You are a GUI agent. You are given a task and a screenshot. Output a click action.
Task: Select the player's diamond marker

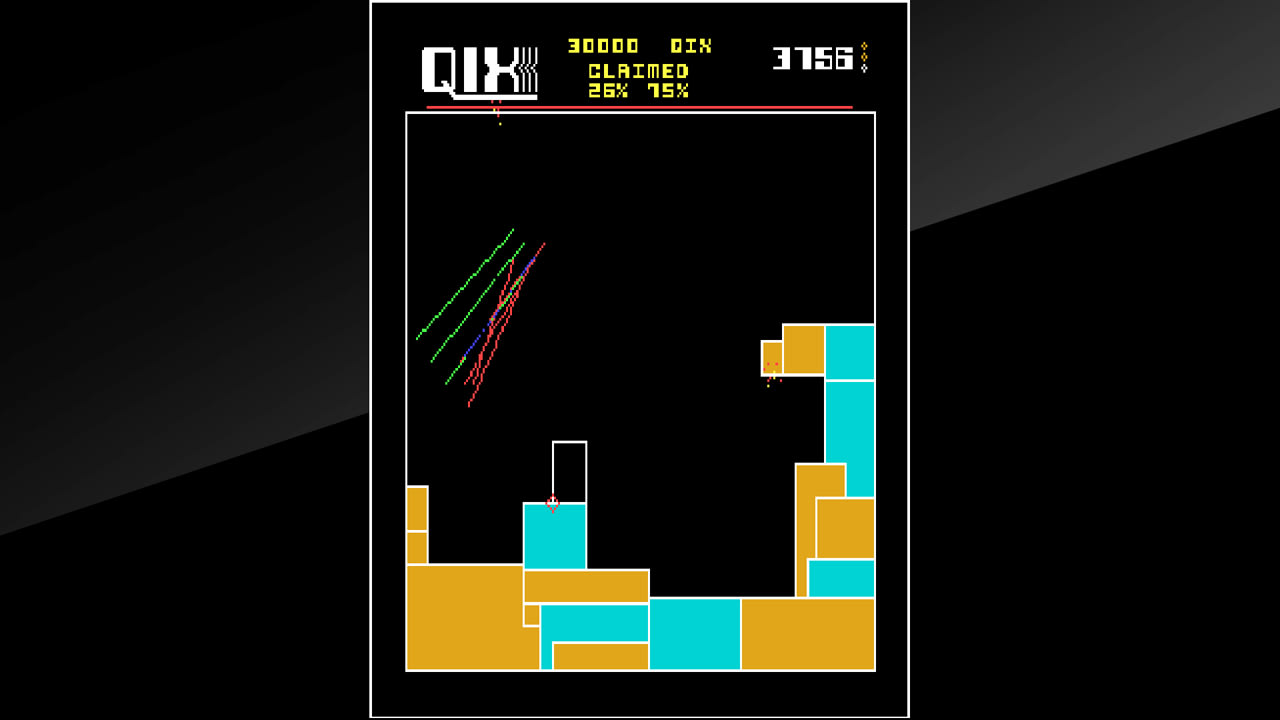point(553,501)
